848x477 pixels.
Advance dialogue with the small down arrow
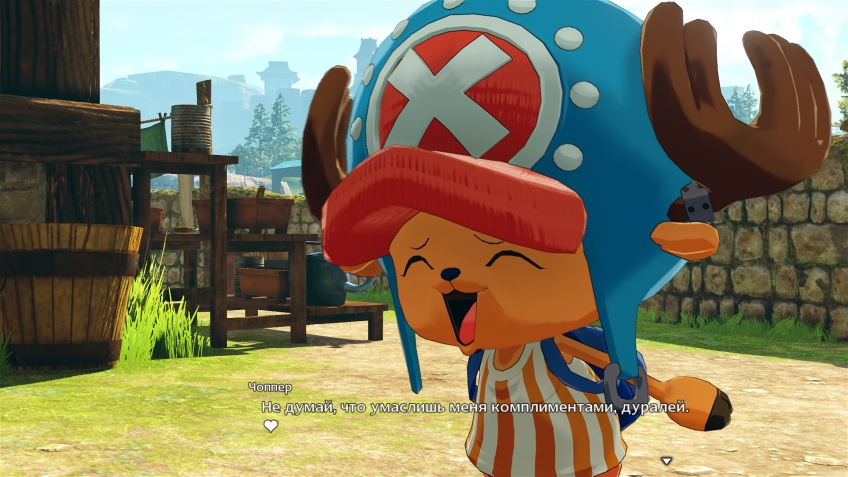667,461
